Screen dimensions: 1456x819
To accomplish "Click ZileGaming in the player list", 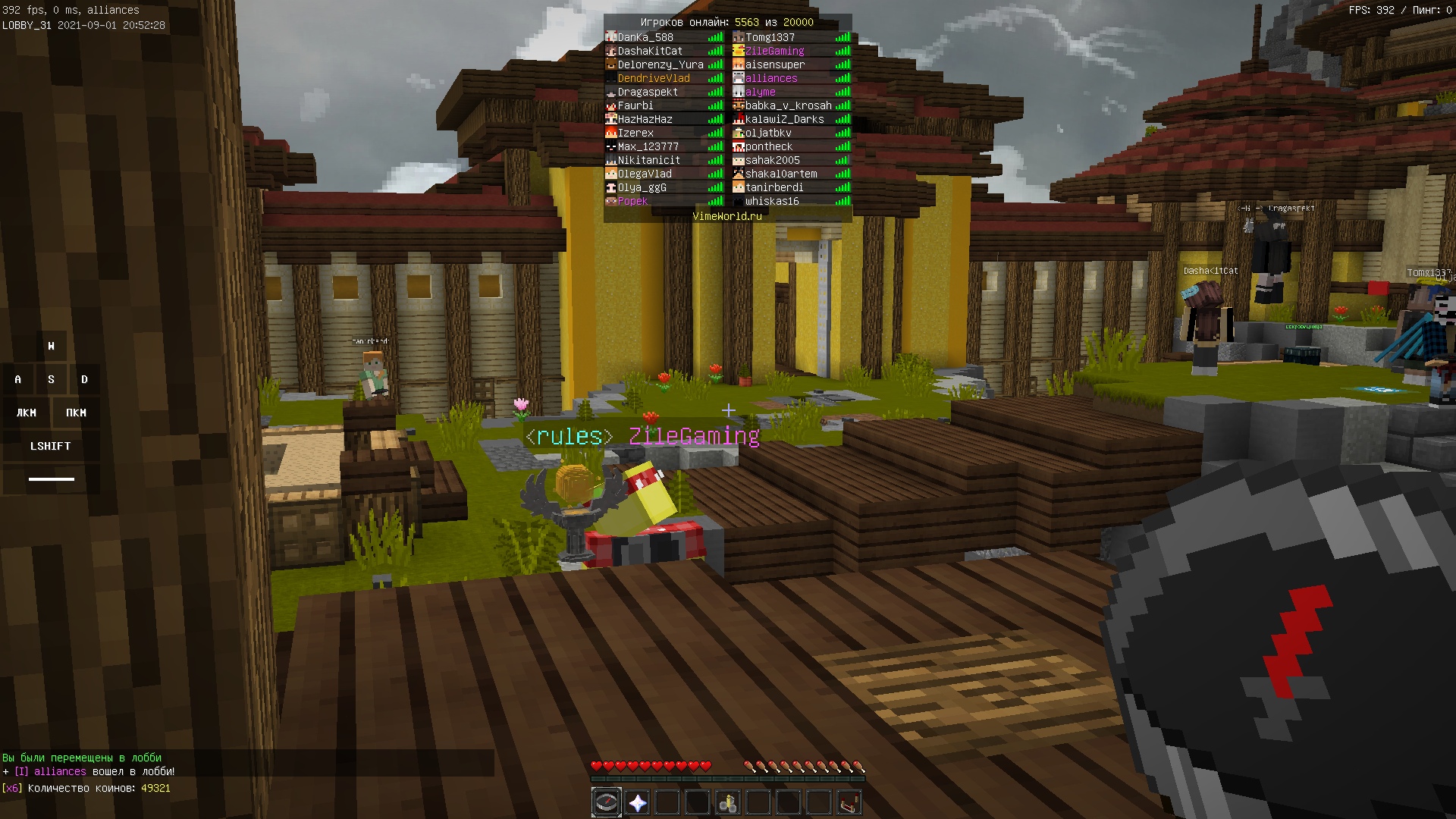I will 774,51.
